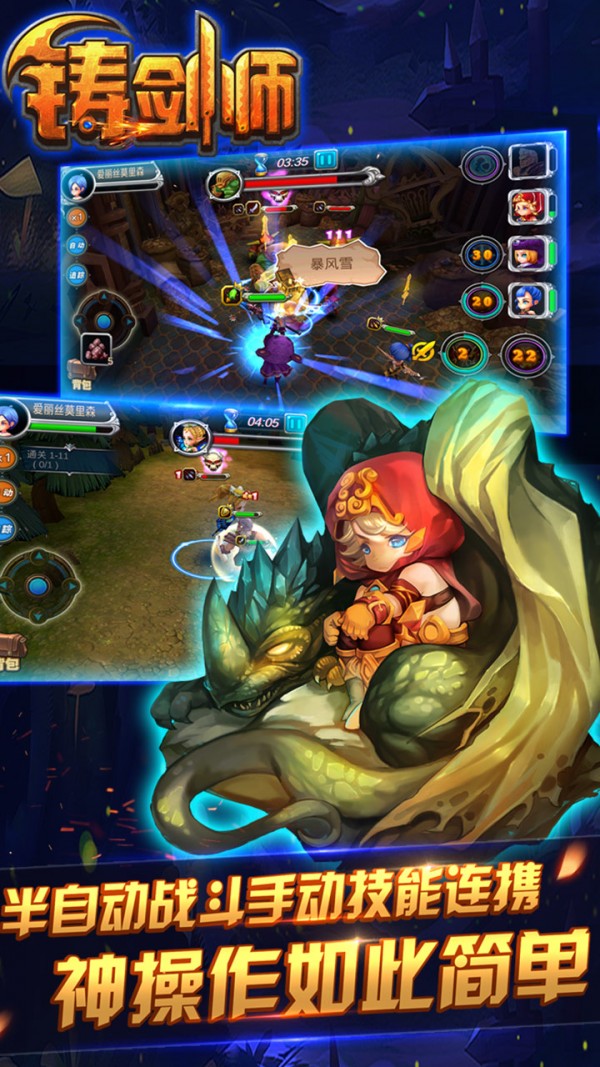This screenshot has height=1067, width=600.
Task: Select the item slot above the 背包 bag
Action: (x=97, y=345)
